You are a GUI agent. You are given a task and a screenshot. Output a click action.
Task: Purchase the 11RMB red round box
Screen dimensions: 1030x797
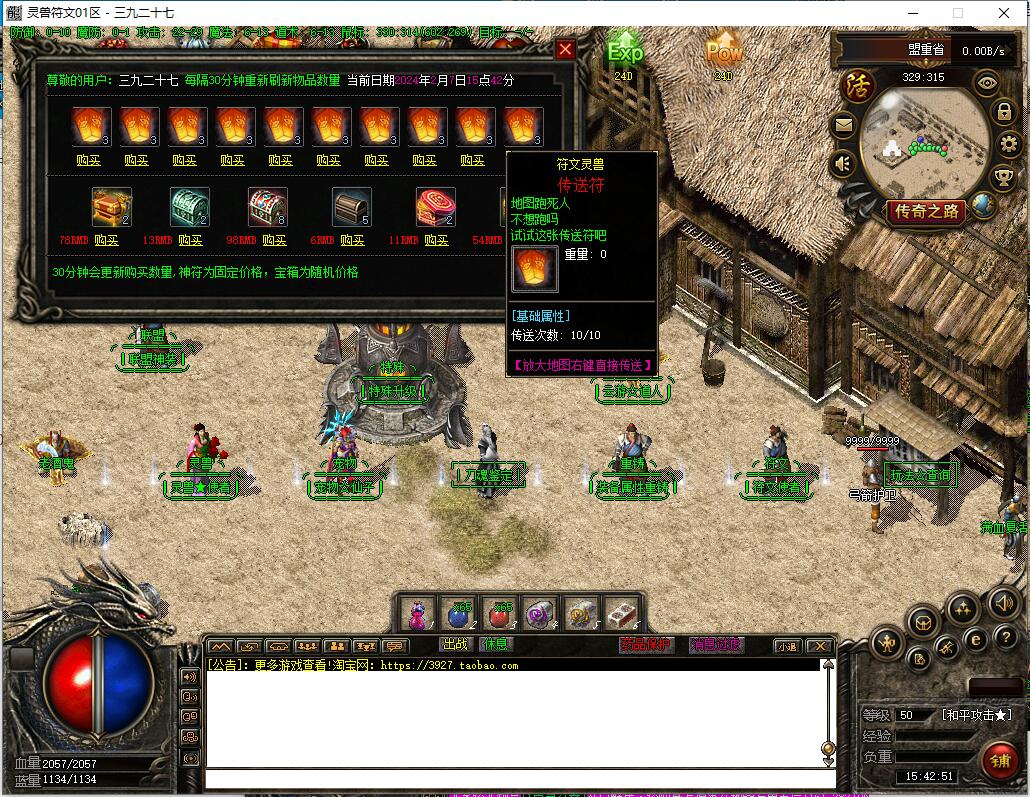click(436, 240)
